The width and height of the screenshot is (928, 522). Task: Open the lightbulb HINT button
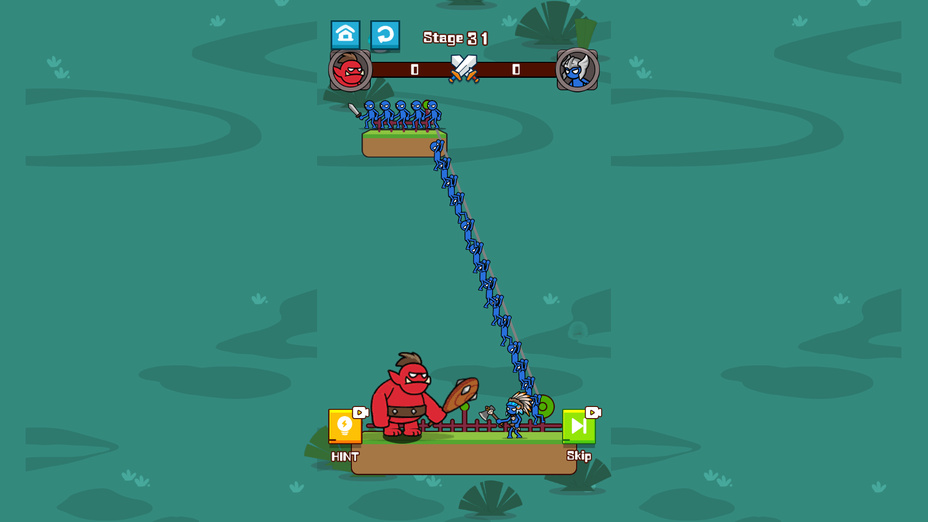[x=345, y=427]
